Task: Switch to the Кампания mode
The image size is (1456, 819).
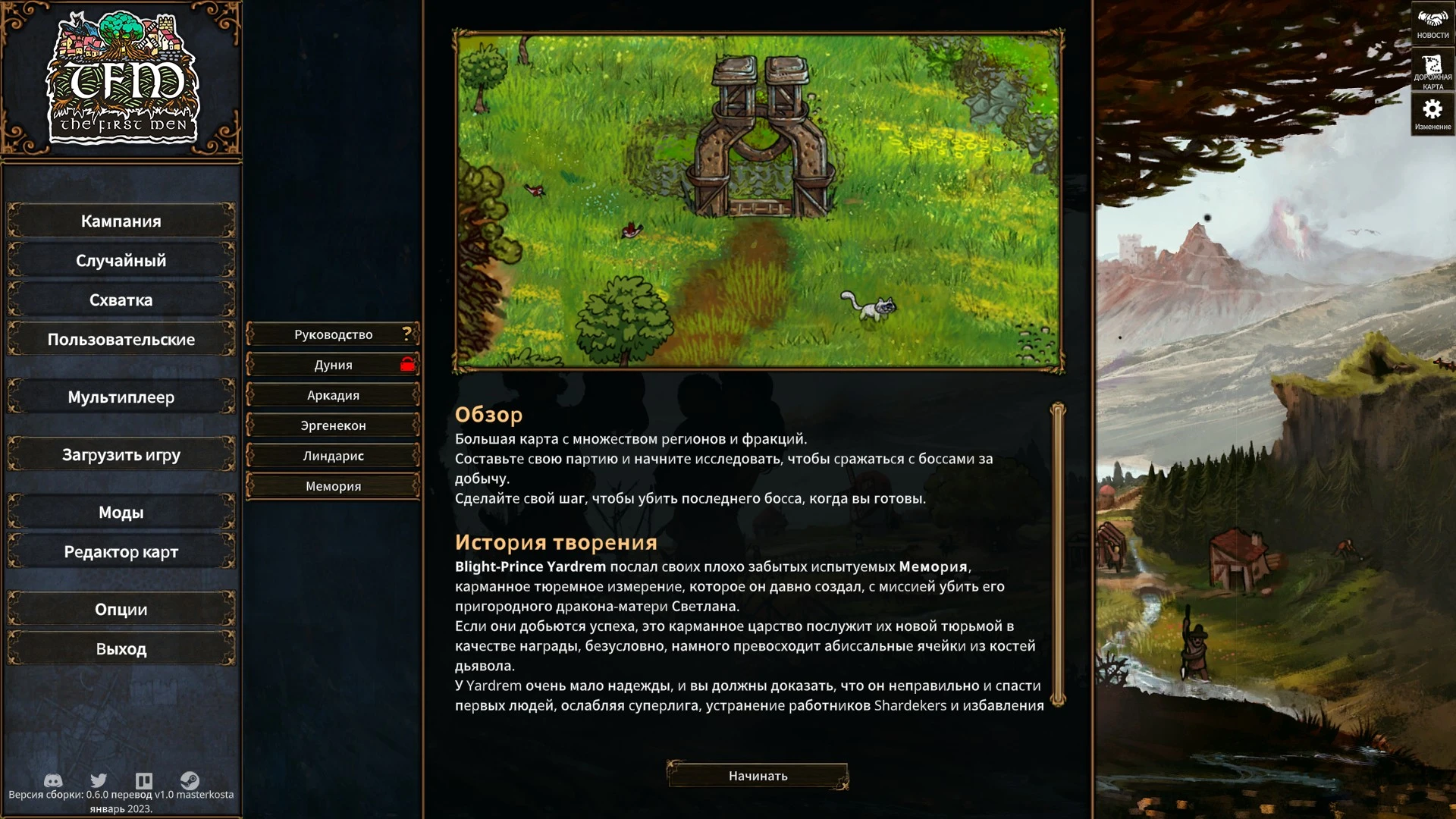Action: point(120,221)
